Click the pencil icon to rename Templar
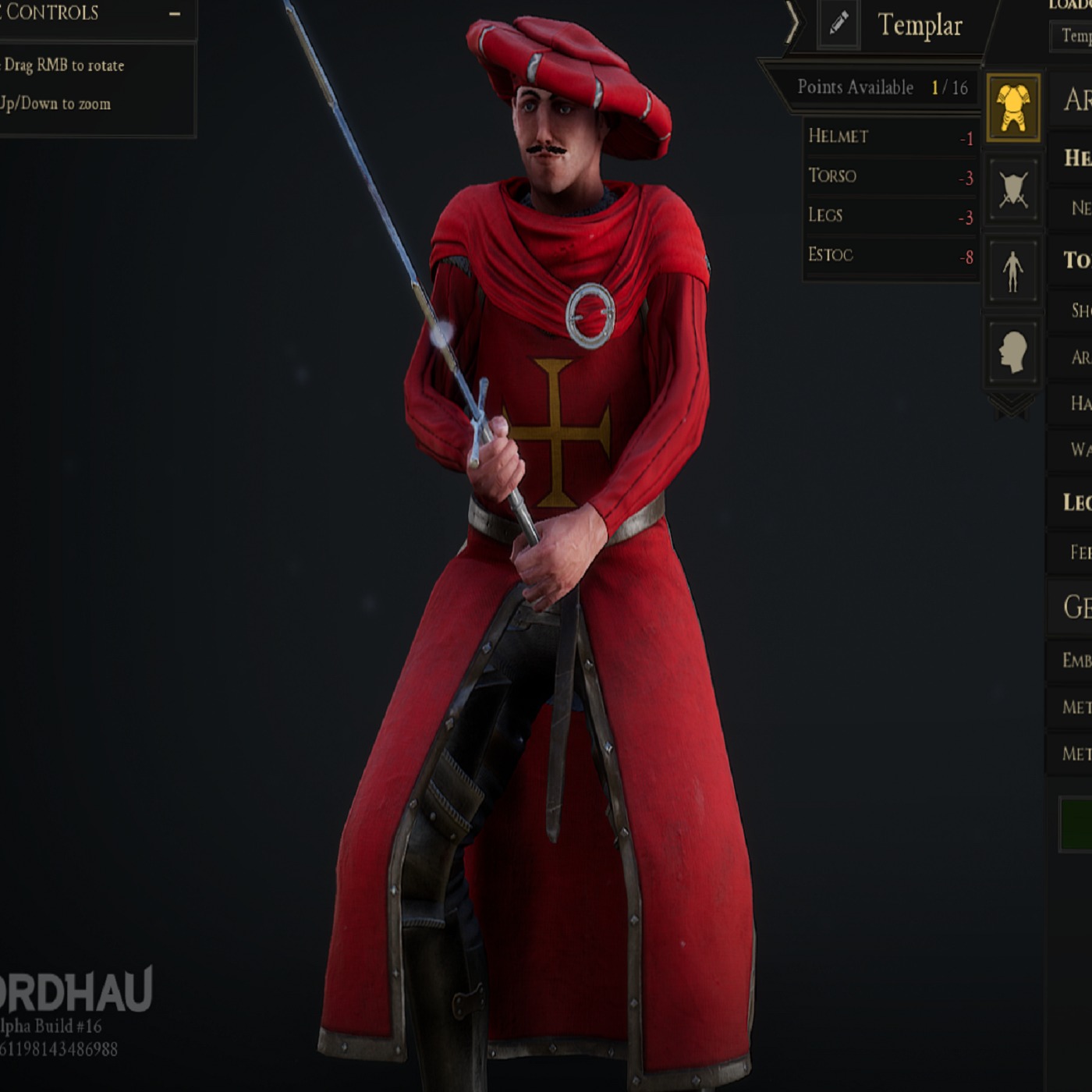Viewport: 1092px width, 1092px height. click(838, 24)
